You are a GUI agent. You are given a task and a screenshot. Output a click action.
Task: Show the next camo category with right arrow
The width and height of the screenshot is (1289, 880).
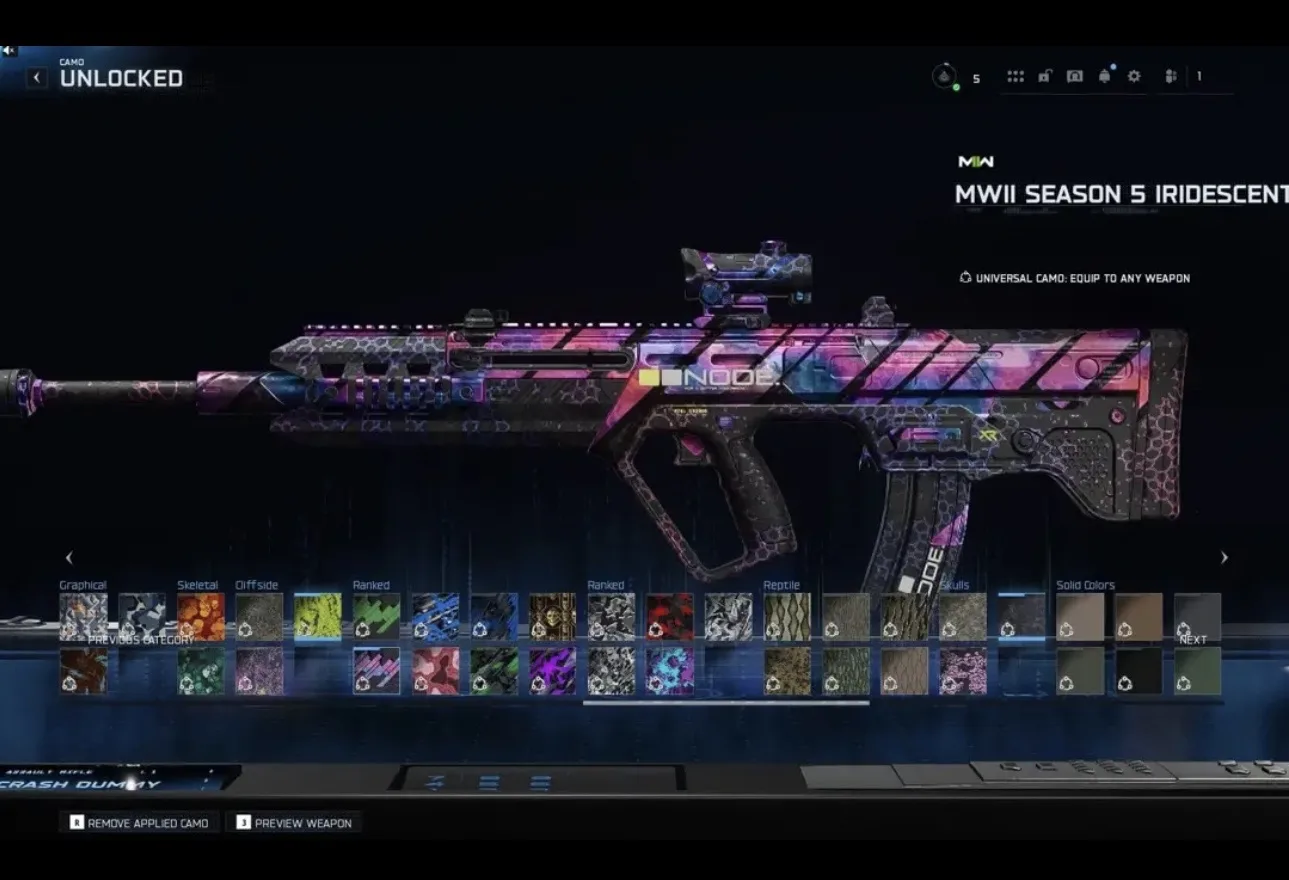(x=1224, y=558)
